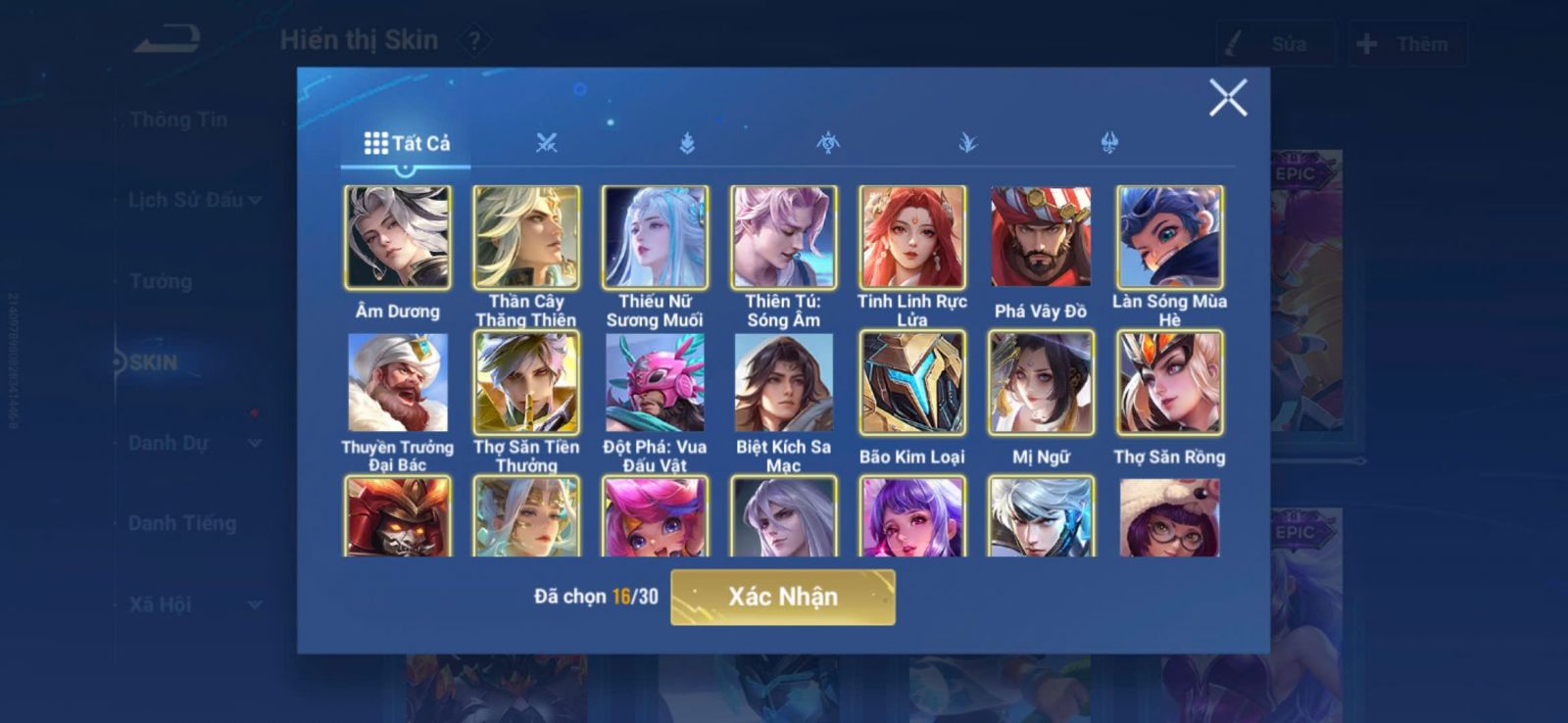
Task: Select the Phá Vây Đỏ skin
Action: (x=1041, y=238)
